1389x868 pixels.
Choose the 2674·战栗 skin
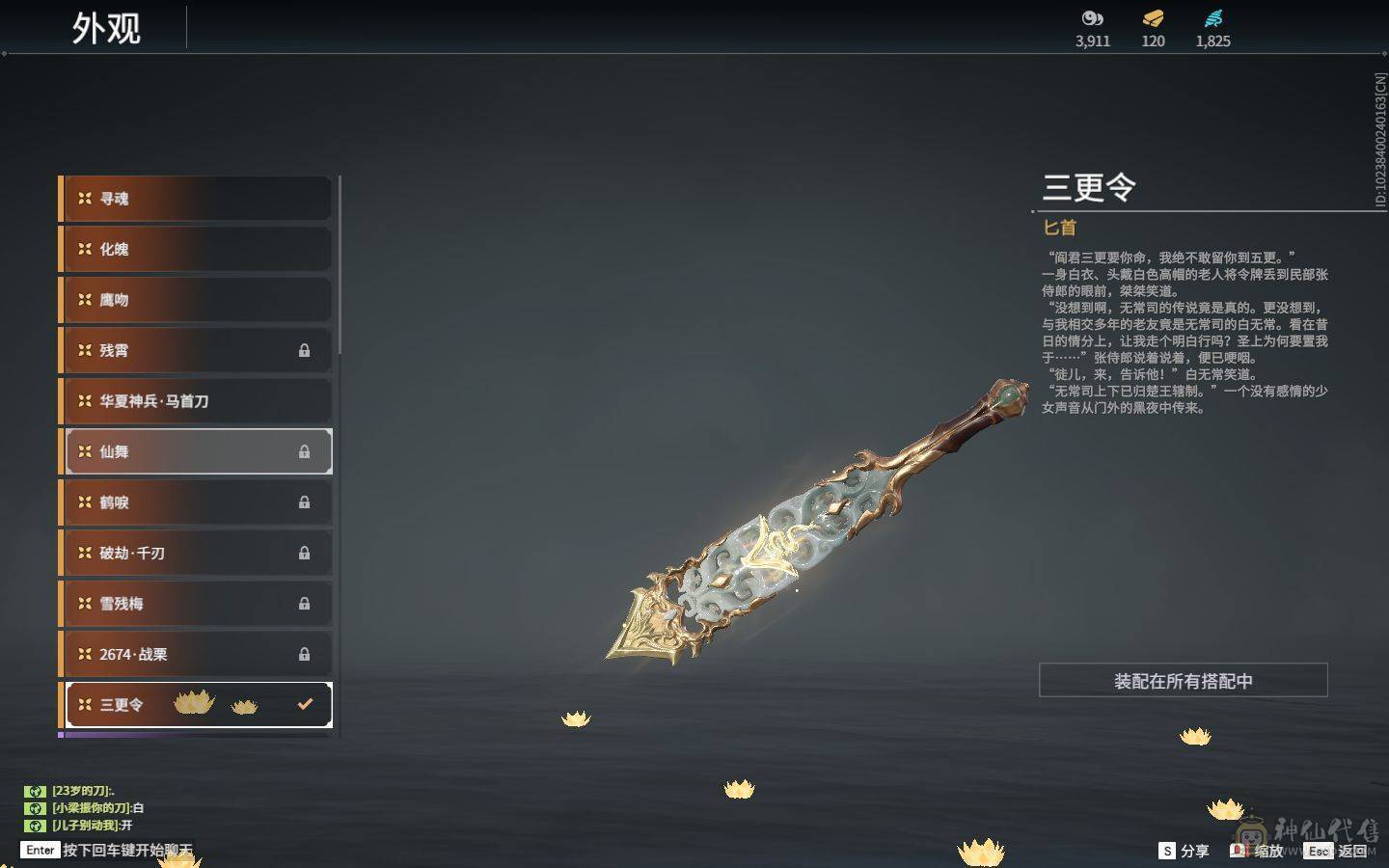[x=197, y=654]
